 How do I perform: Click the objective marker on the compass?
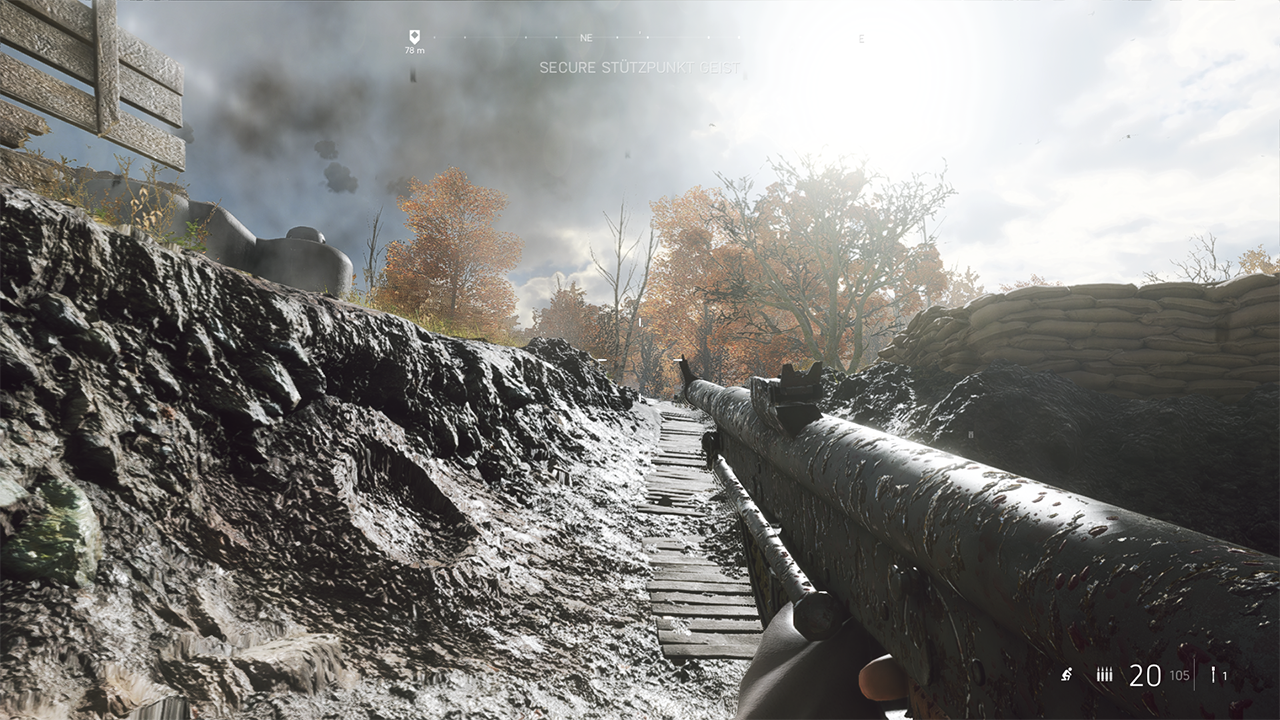click(x=414, y=37)
